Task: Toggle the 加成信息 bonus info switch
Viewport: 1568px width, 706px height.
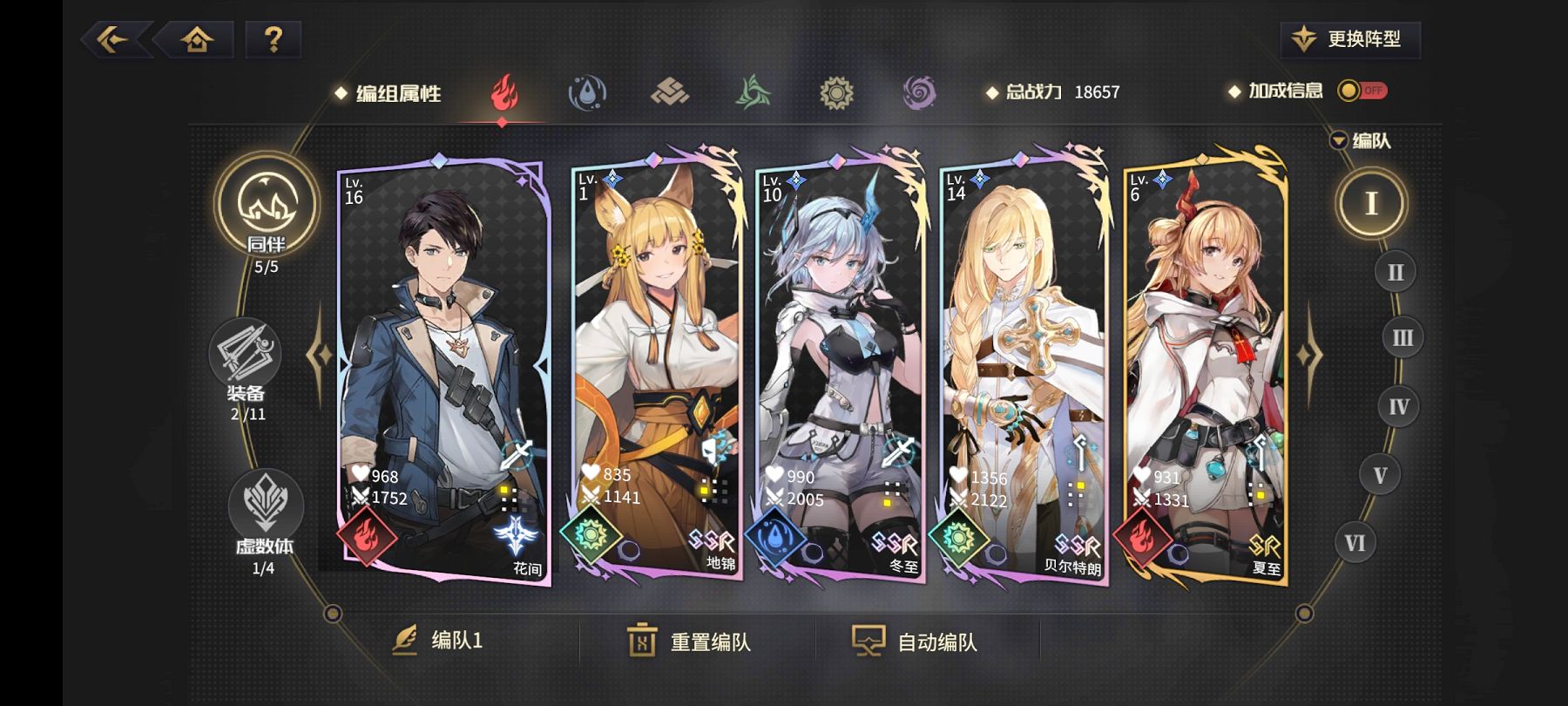Action: pyautogui.click(x=1362, y=91)
